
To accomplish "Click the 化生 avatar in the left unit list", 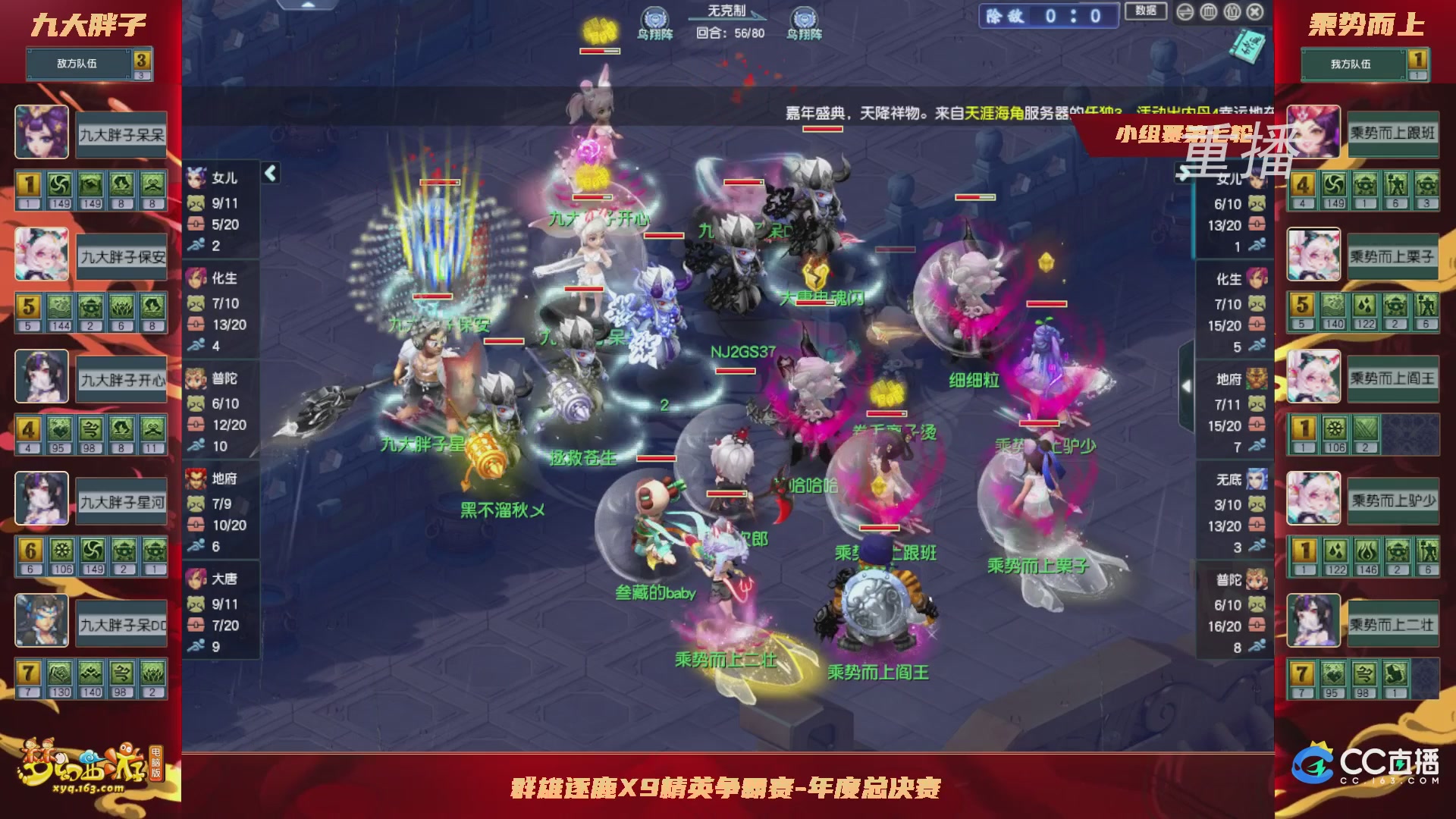I will (x=195, y=279).
